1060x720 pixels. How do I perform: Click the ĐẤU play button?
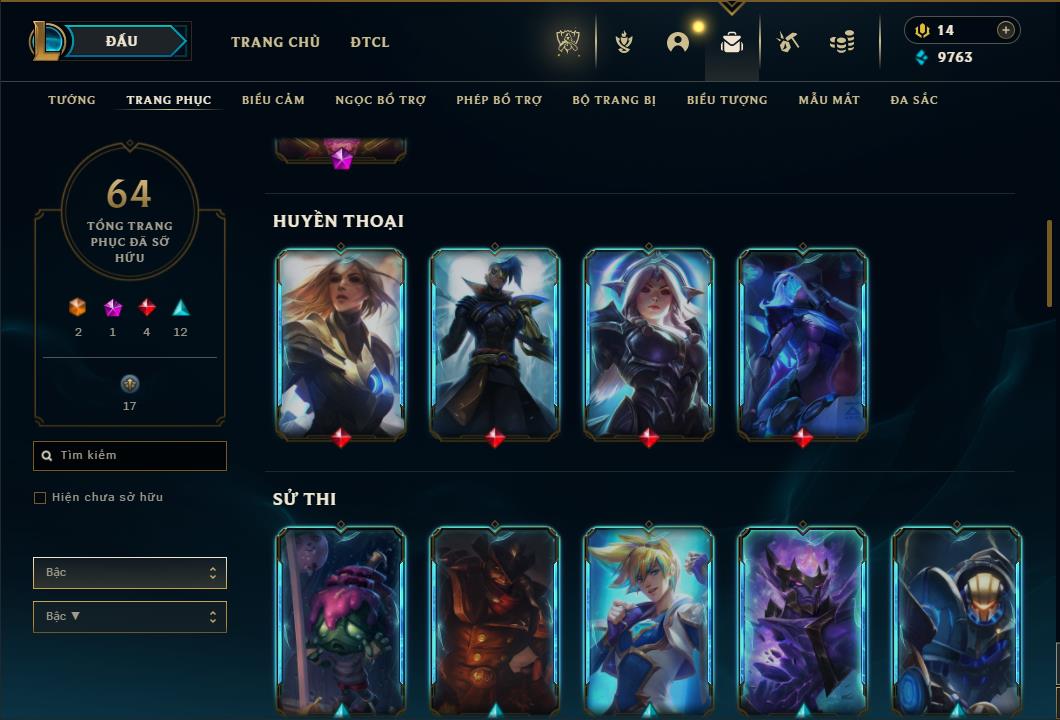pos(121,41)
